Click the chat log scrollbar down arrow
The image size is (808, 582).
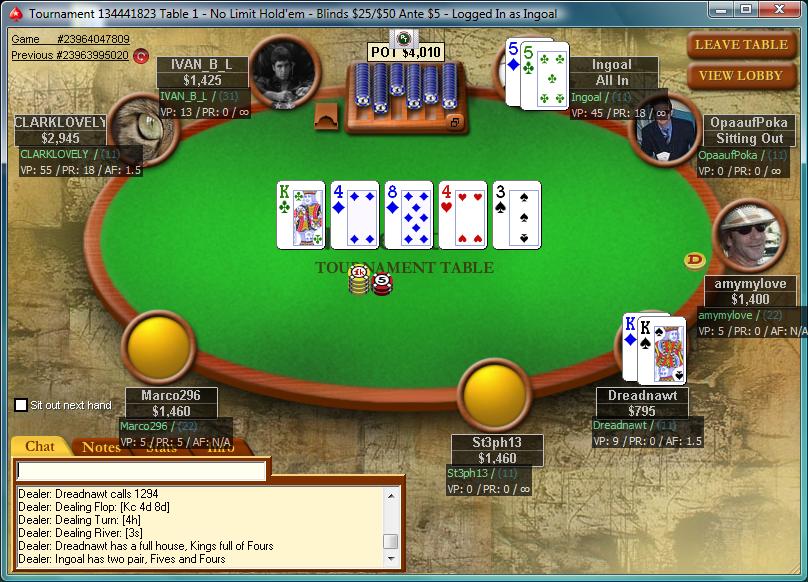[391, 559]
